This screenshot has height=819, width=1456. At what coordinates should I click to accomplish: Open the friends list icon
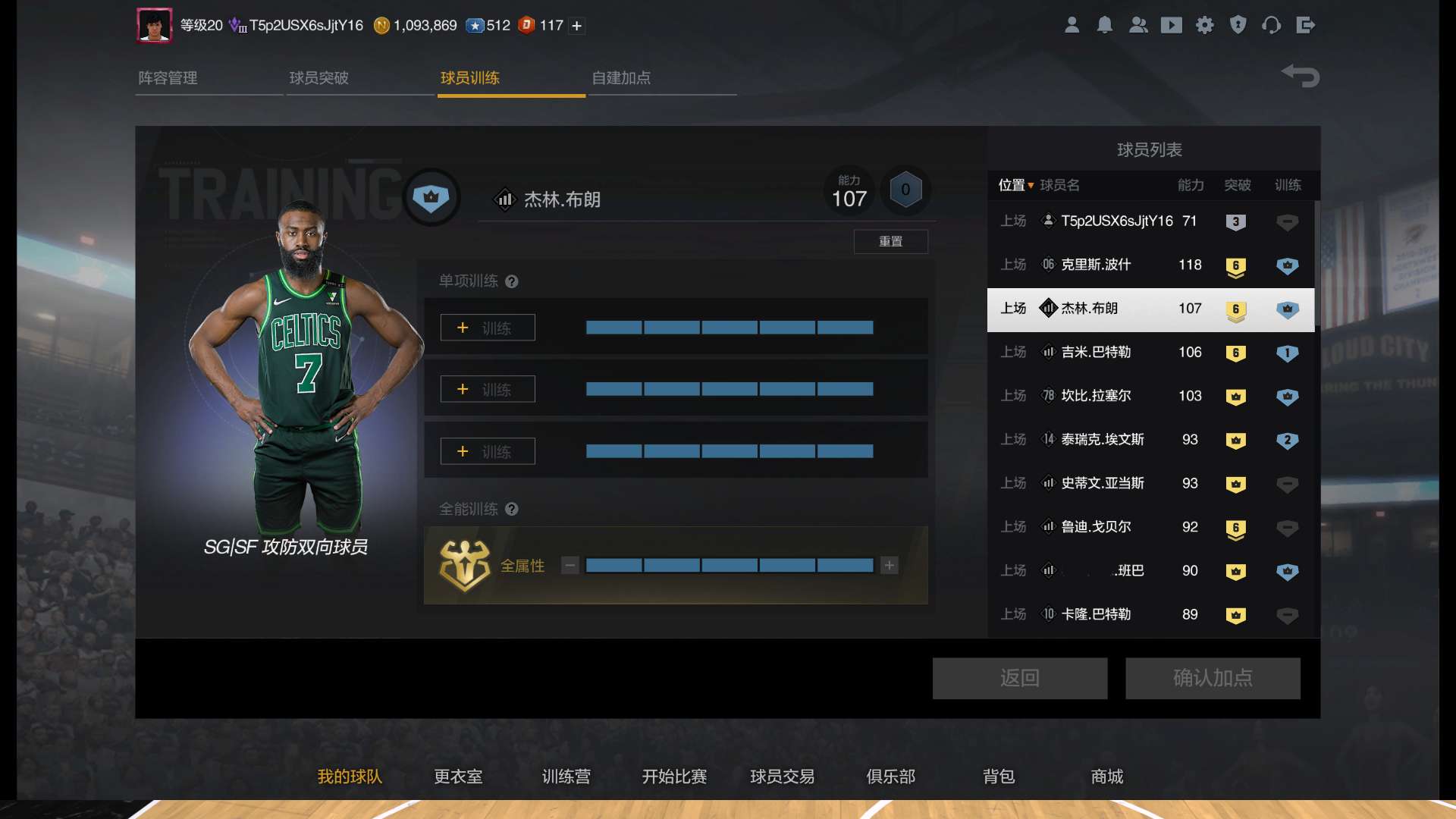click(1138, 25)
